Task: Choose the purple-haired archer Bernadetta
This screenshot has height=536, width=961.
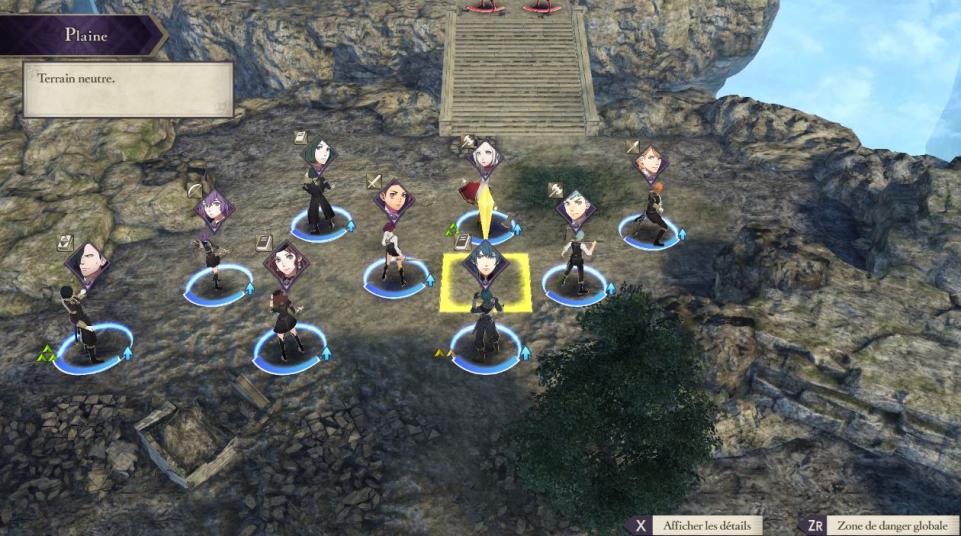Action: 214,210
